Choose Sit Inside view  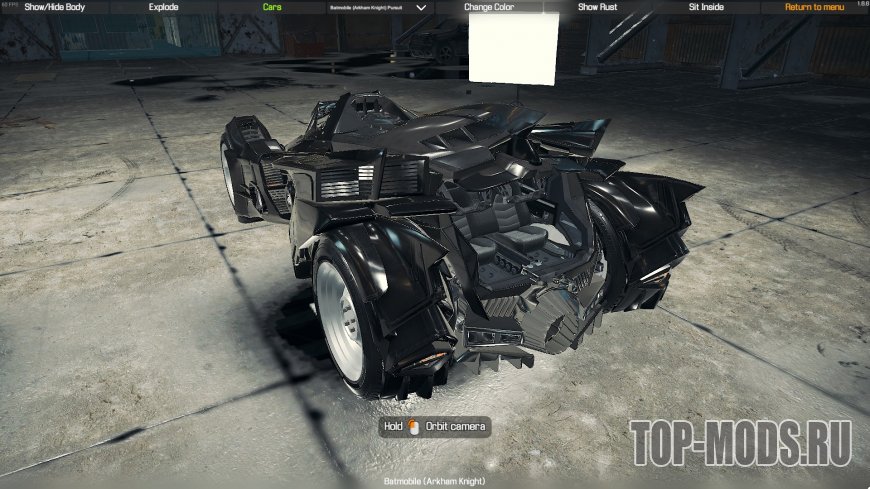[x=707, y=7]
